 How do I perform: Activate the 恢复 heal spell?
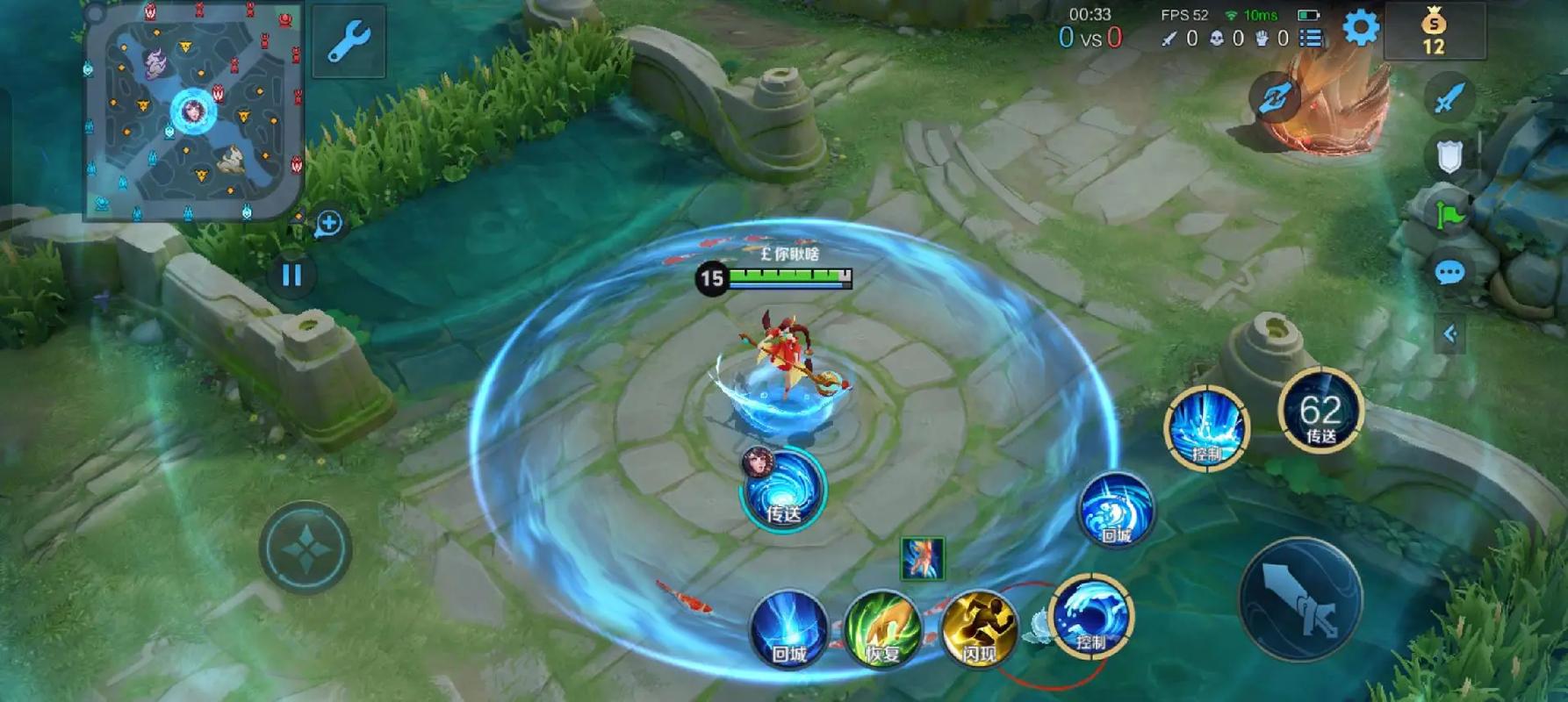pos(883,630)
